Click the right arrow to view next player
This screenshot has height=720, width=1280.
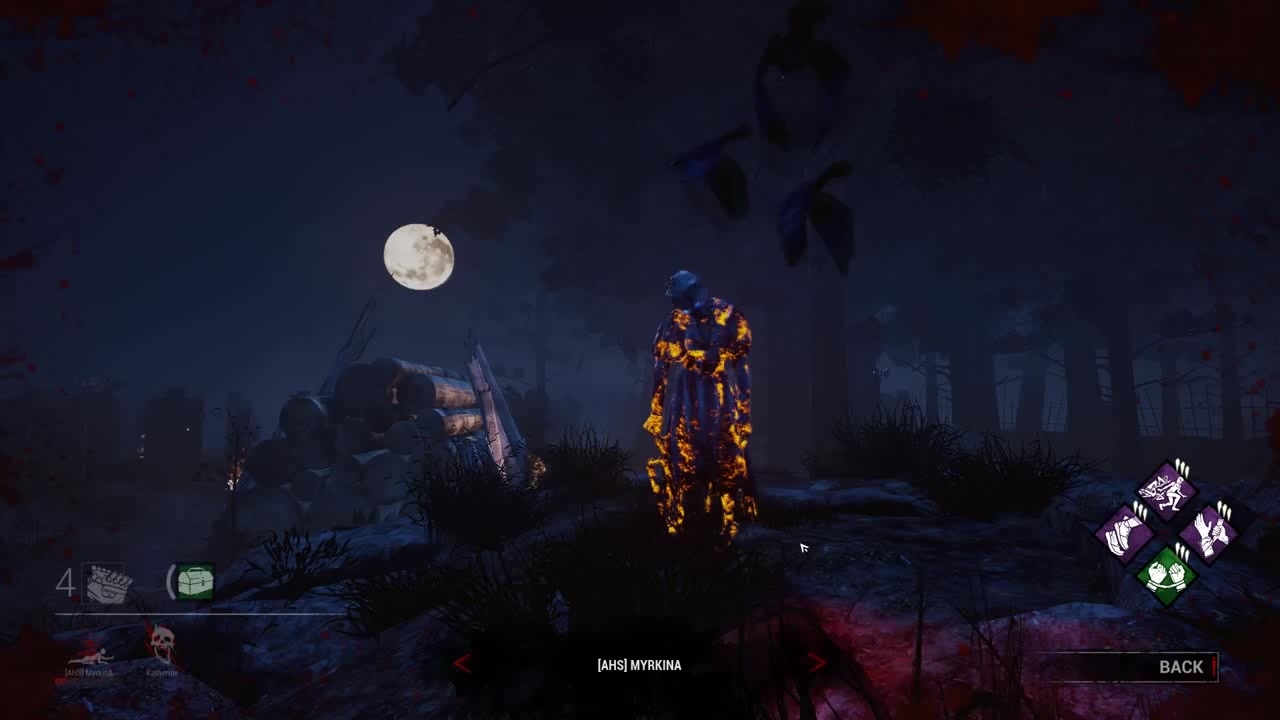[816, 664]
